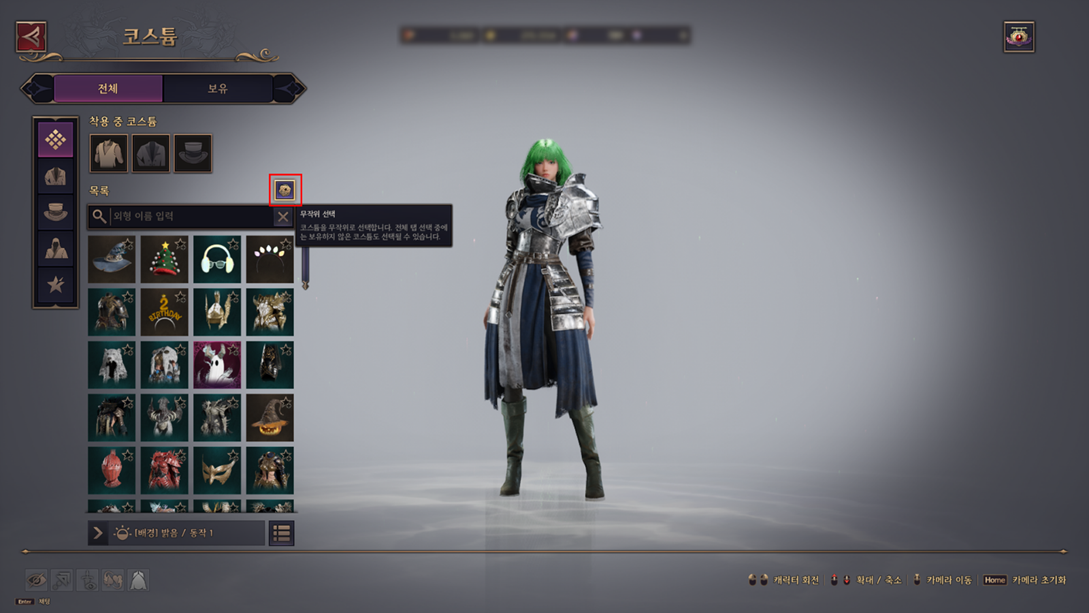This screenshot has height=613, width=1089.
Task: Choose the hooded cloak category filter
Action: pyautogui.click(x=55, y=249)
